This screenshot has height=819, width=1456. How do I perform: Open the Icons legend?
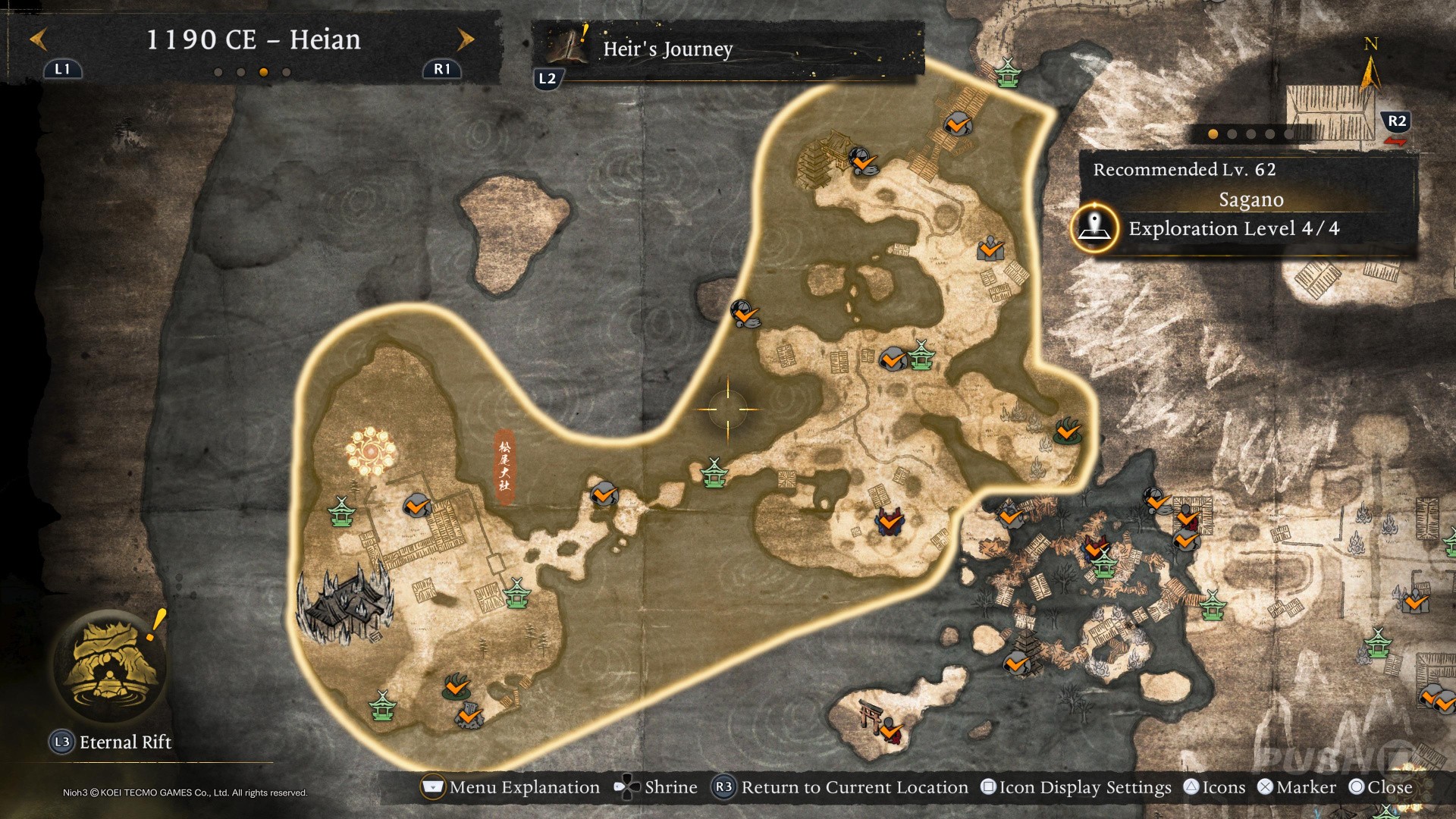click(x=1214, y=787)
